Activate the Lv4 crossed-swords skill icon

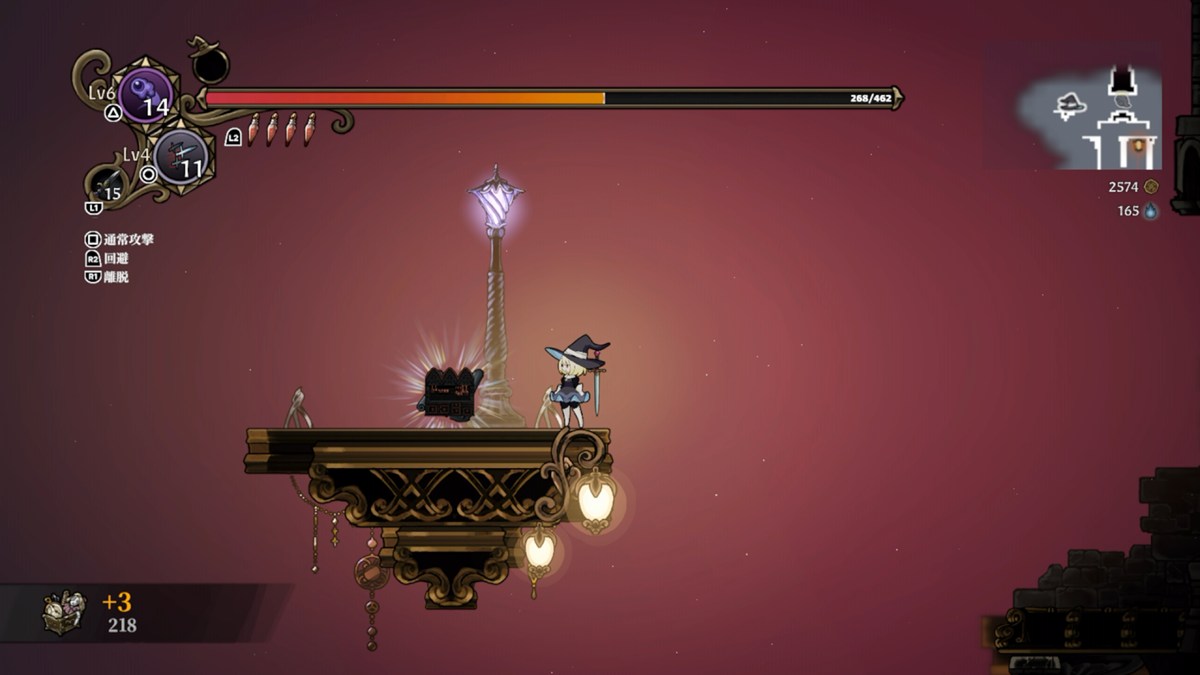[x=182, y=156]
